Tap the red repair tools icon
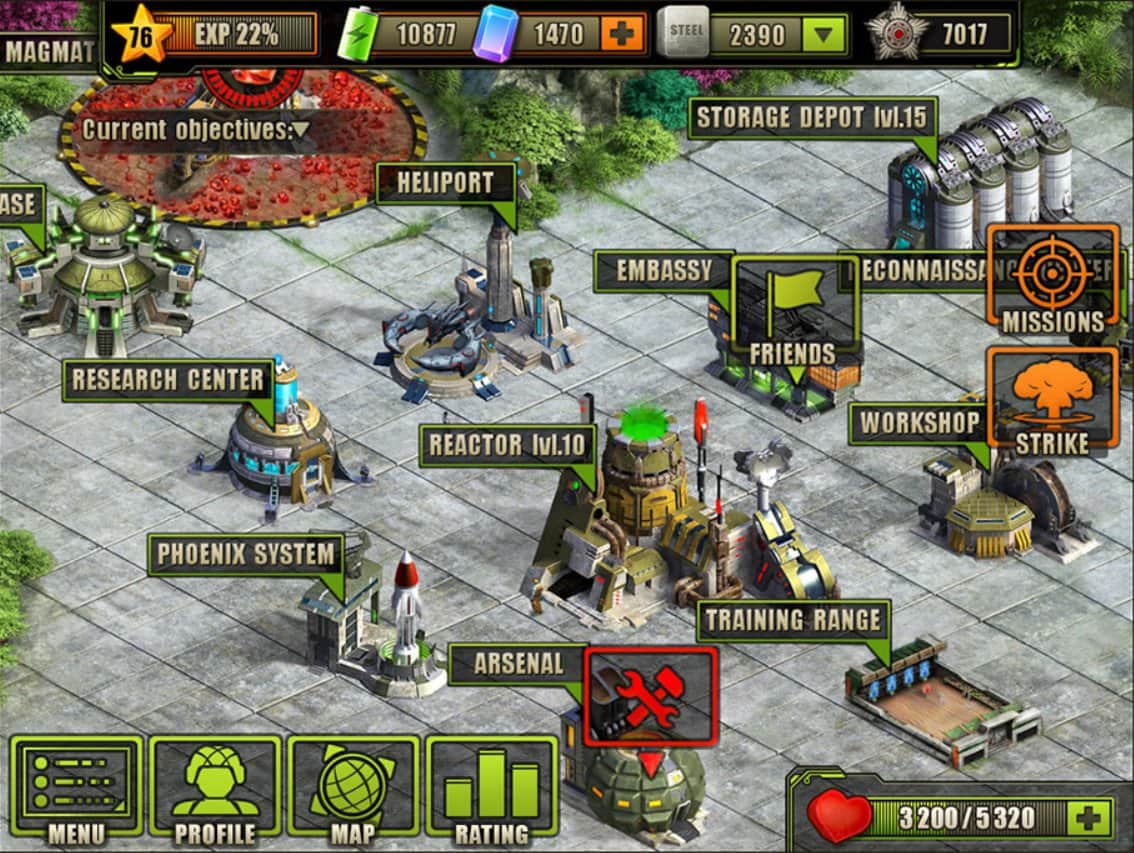Viewport: 1134px width, 853px height. [x=650, y=696]
